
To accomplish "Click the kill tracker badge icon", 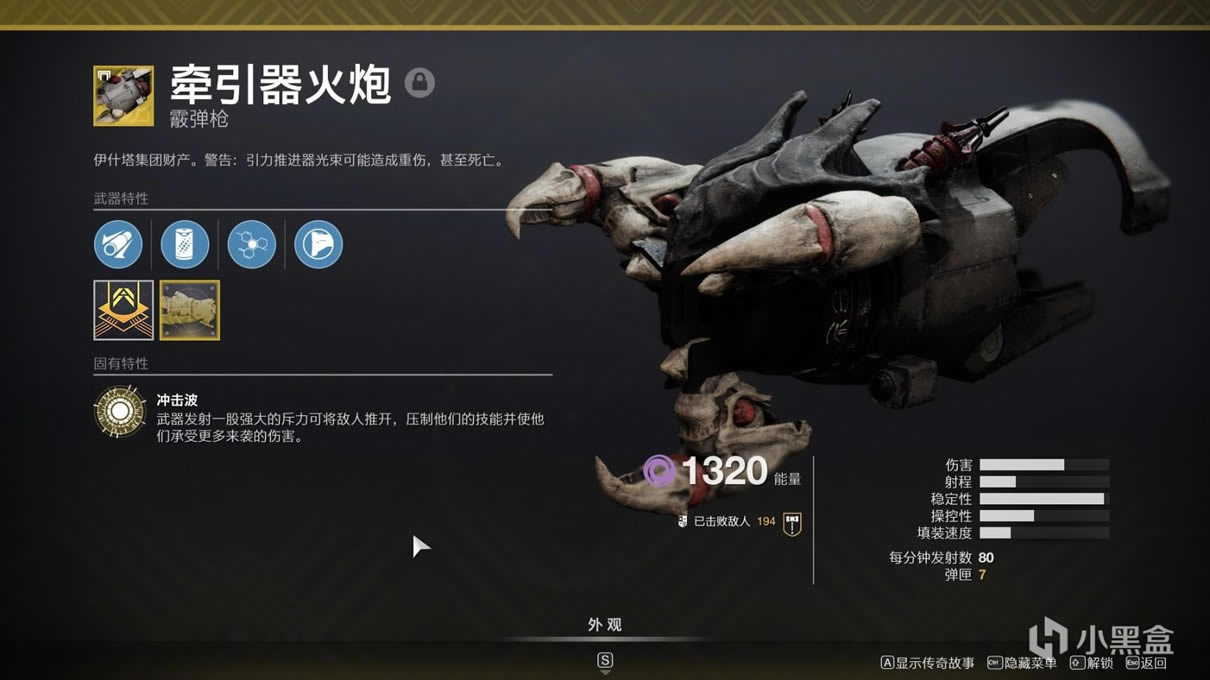I will pyautogui.click(x=792, y=523).
